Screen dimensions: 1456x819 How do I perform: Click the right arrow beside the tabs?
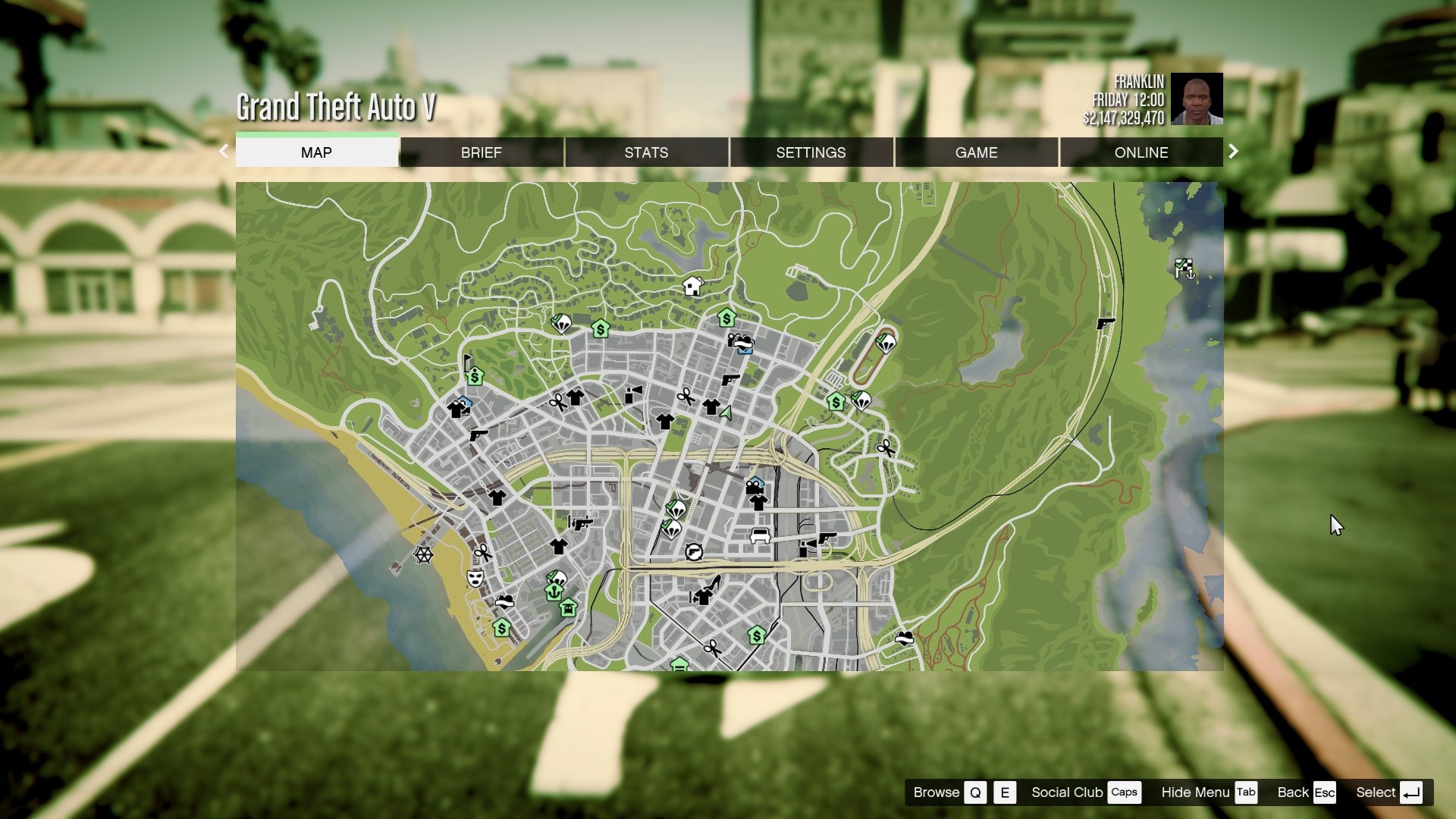tap(1233, 152)
